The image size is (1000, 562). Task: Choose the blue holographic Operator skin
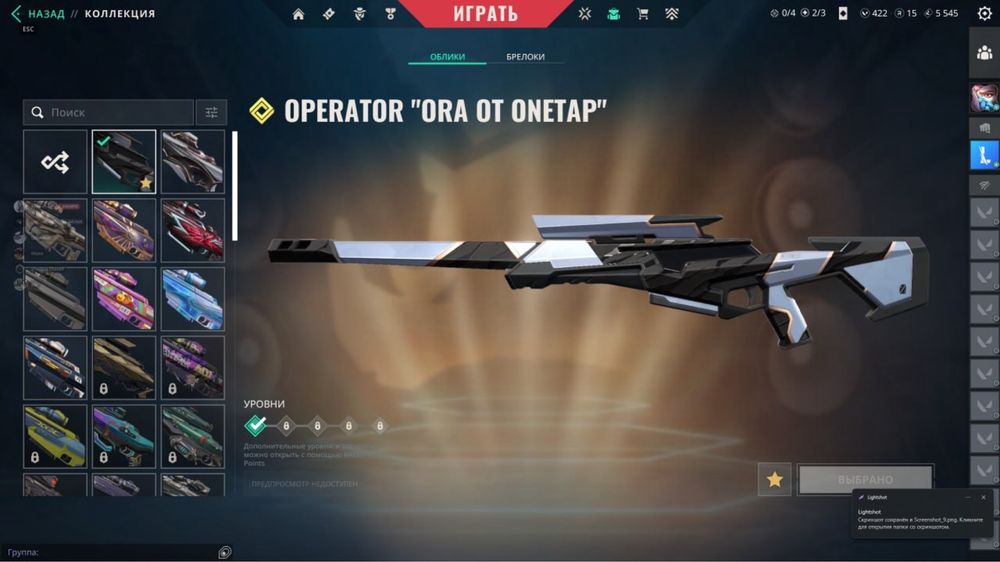coord(193,299)
